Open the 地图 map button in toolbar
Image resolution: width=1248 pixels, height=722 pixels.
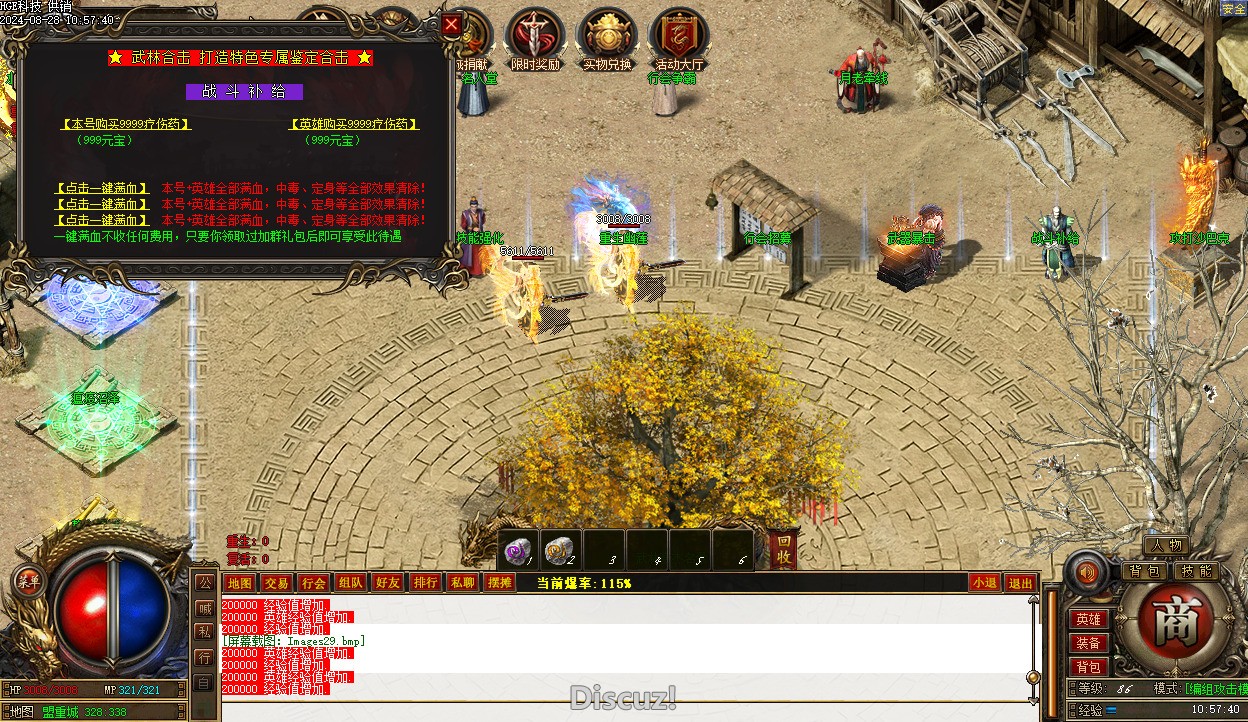[239, 583]
